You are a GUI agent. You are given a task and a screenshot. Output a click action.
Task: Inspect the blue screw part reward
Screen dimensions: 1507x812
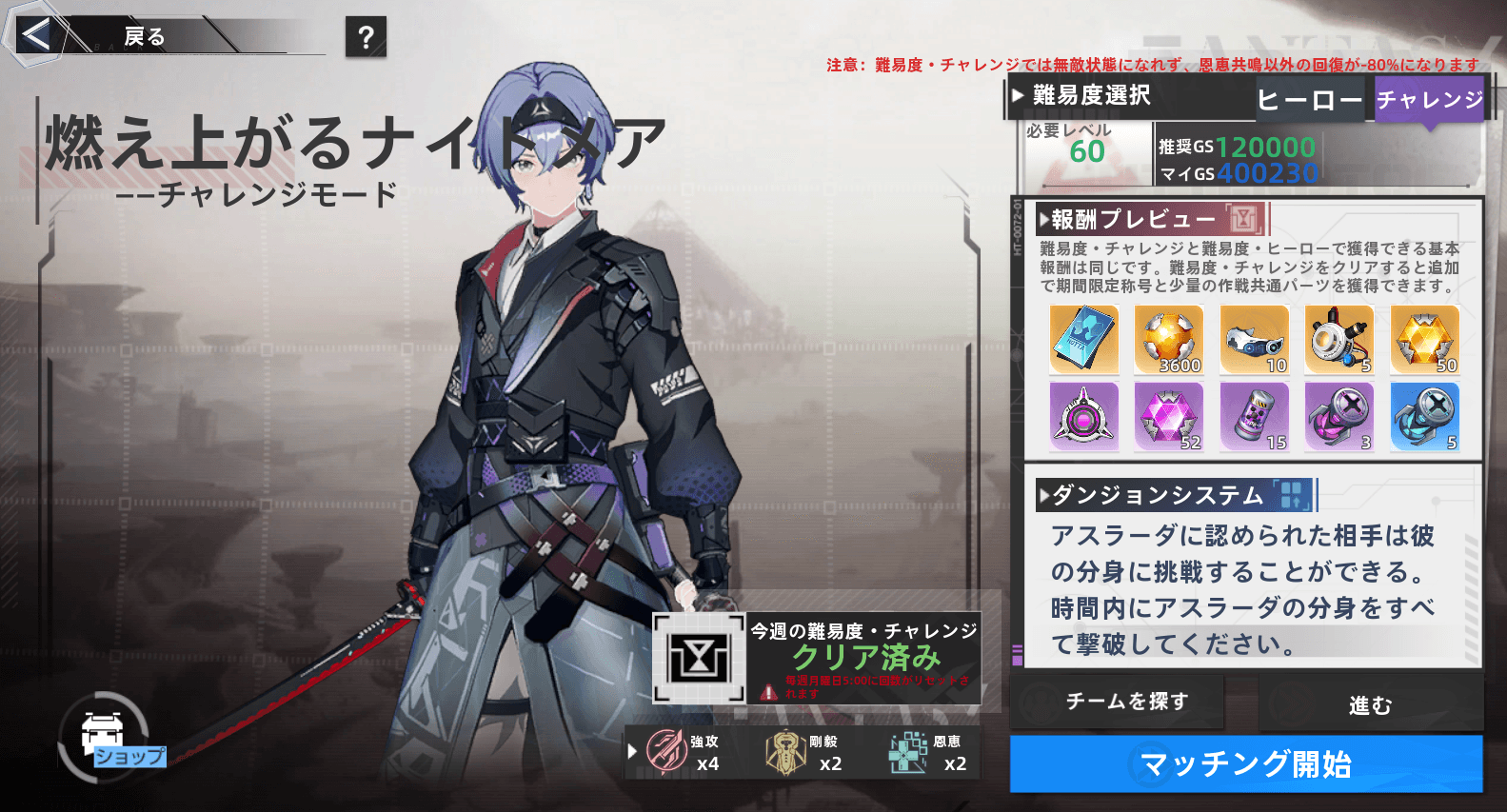coord(1424,417)
